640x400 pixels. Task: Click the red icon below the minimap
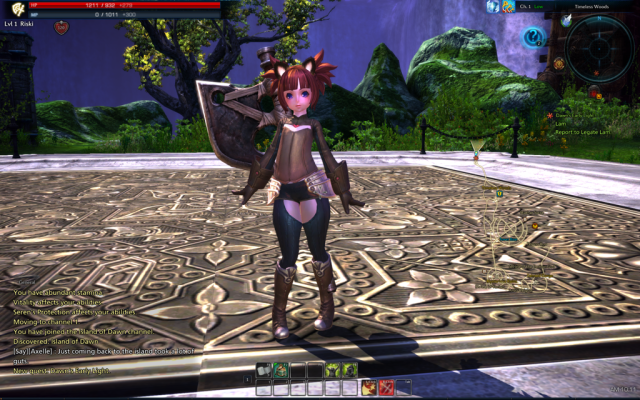tap(593, 92)
